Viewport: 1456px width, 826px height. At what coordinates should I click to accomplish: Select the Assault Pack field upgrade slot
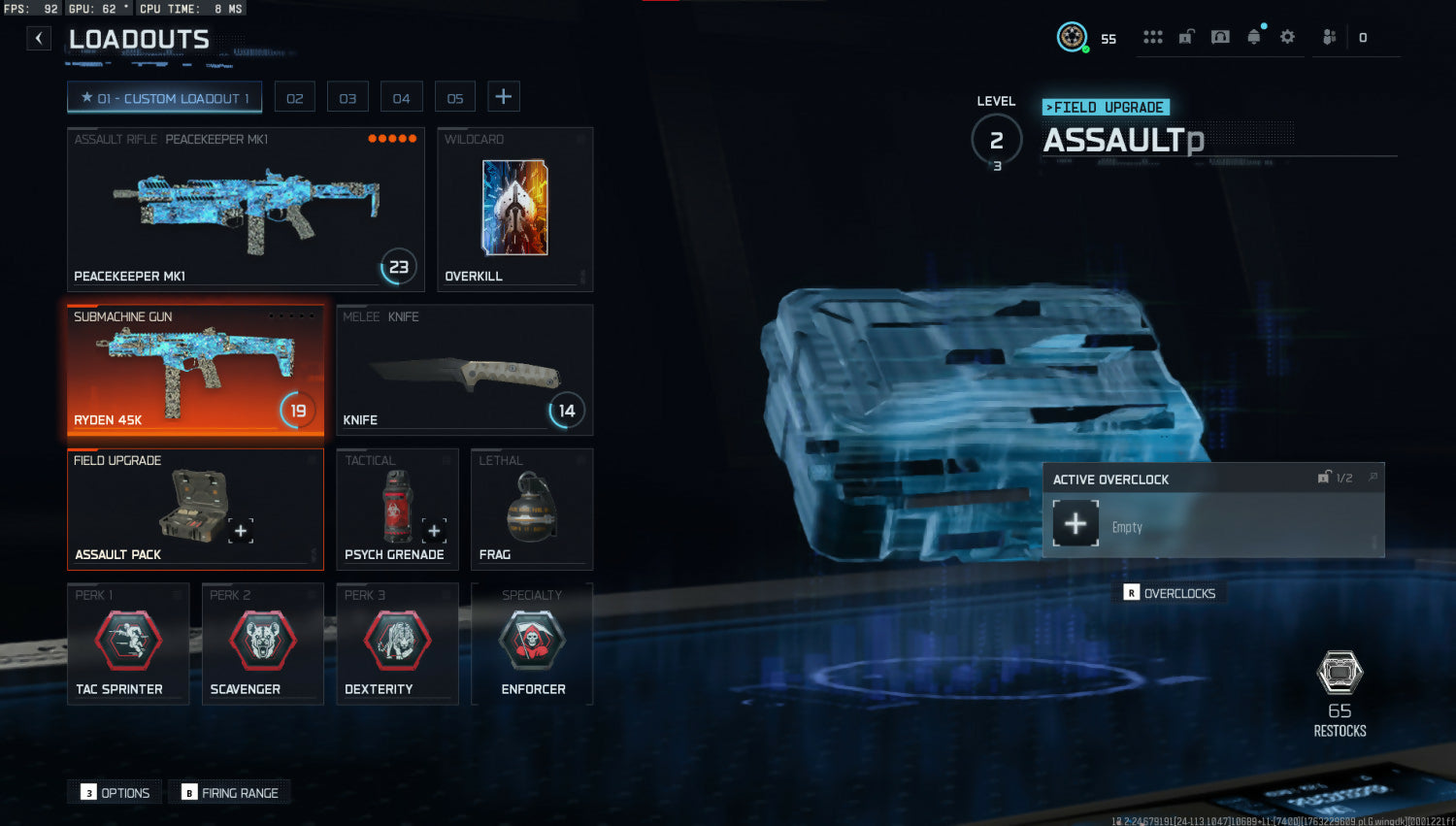click(x=195, y=509)
